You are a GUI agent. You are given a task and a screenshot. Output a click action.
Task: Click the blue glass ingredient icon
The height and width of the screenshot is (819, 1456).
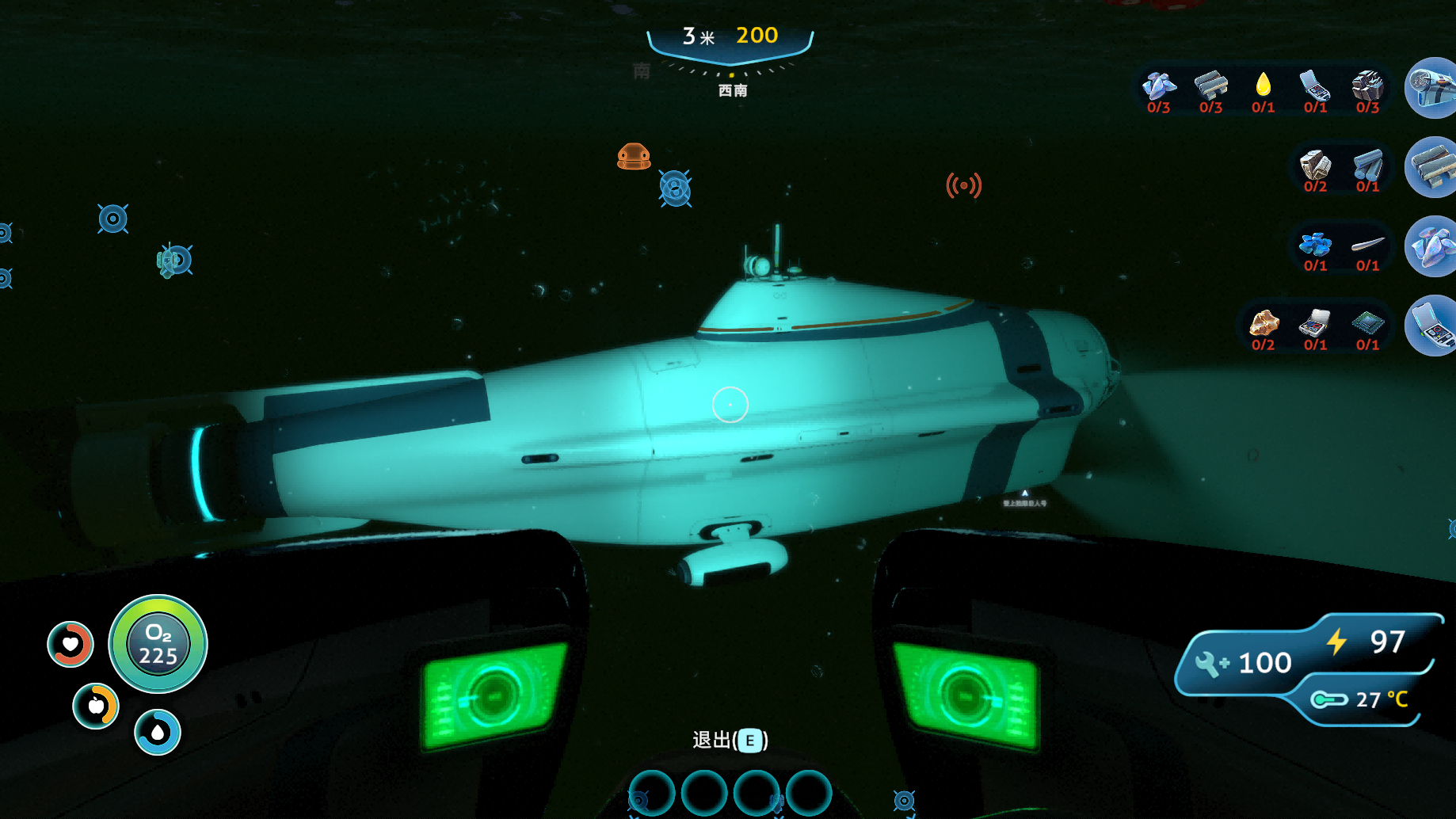[1315, 243]
